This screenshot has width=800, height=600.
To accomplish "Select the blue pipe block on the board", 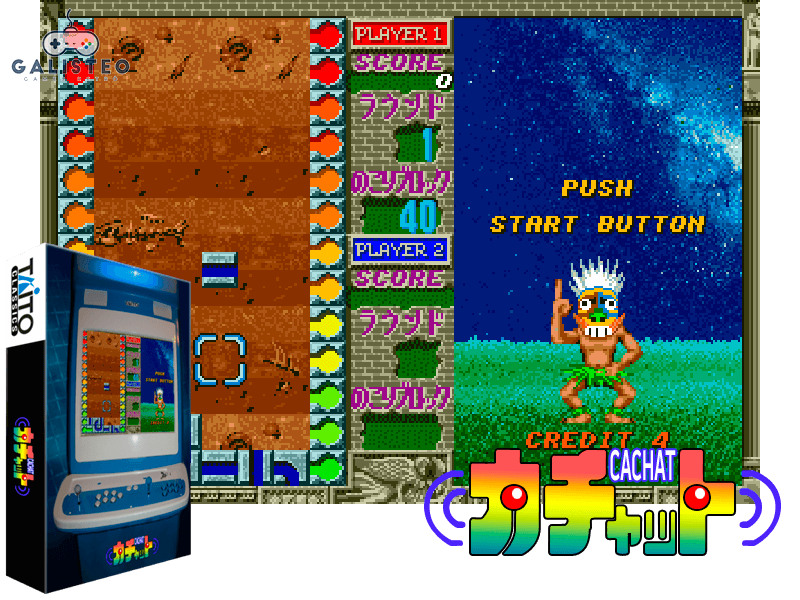I will pos(219,270).
